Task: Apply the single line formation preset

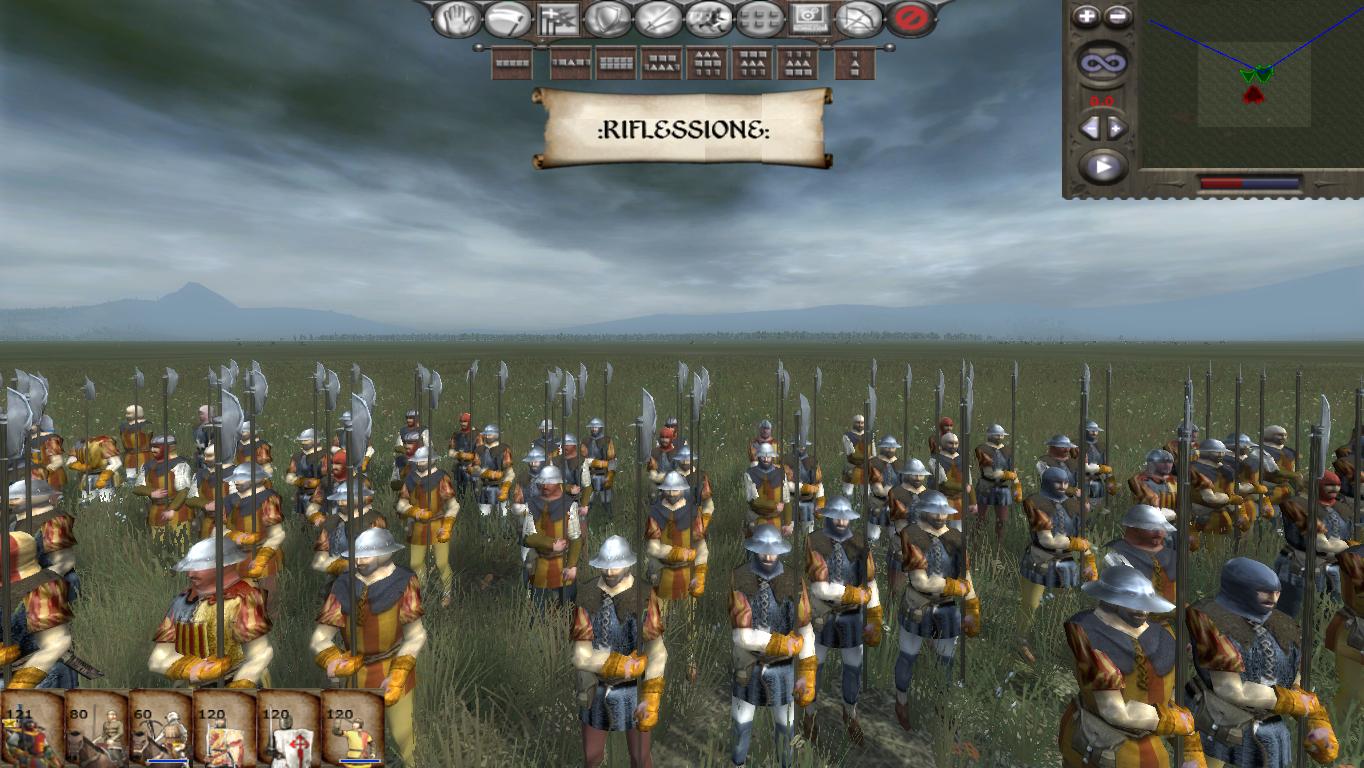Action: 512,62
